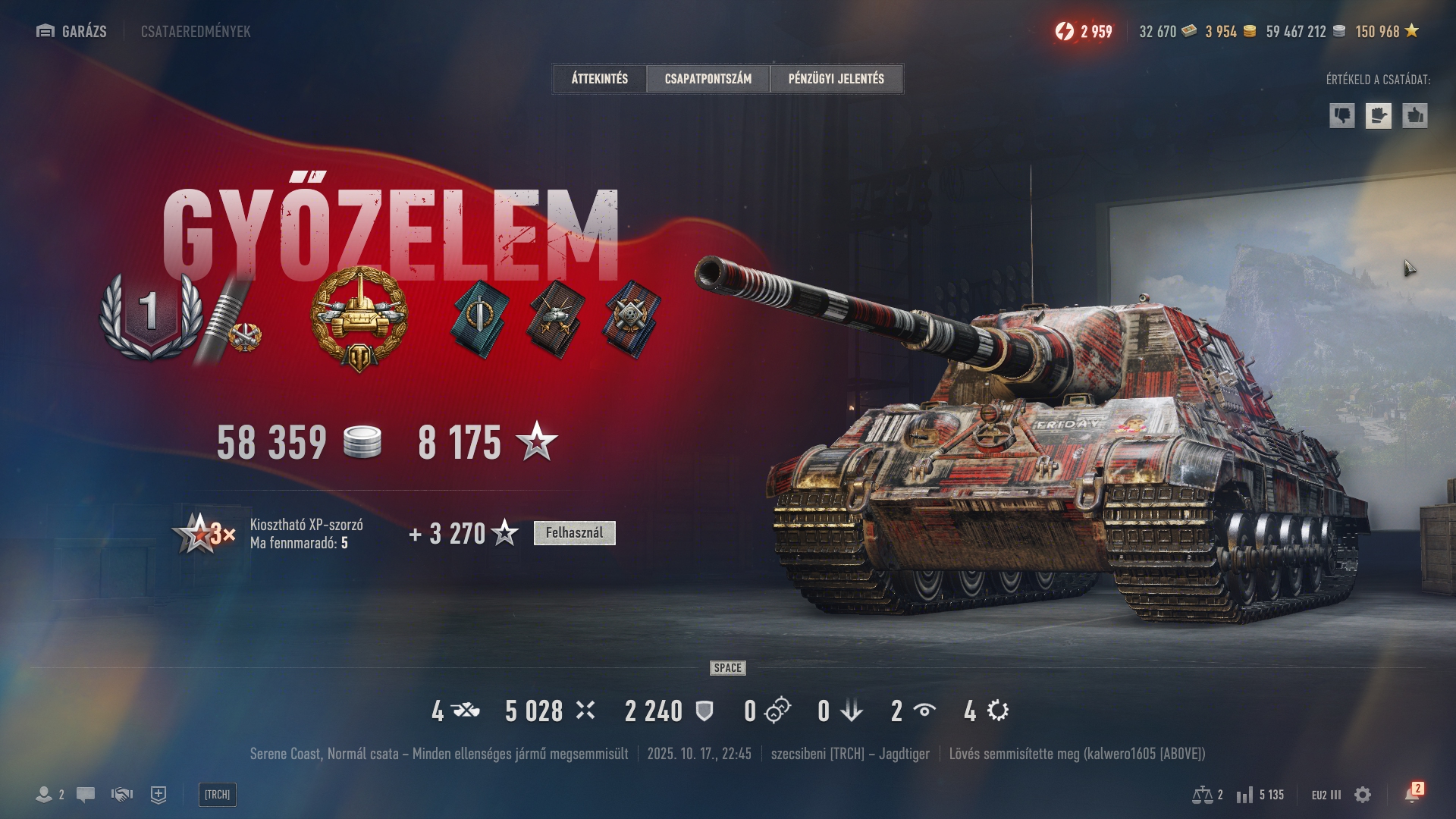Switch to the Áttekintés tab
The image size is (1456, 819).
tap(599, 79)
